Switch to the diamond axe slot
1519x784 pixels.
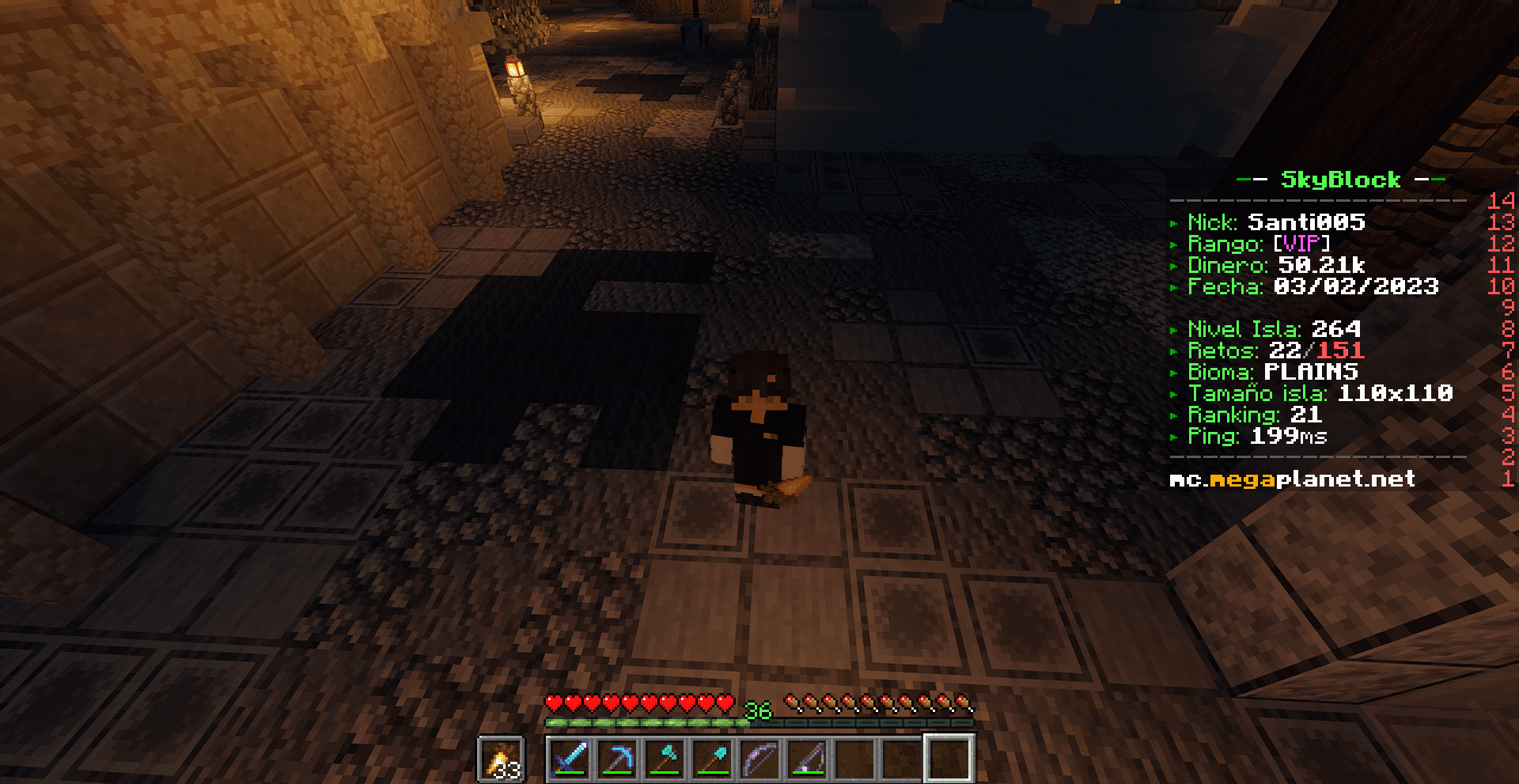(665, 758)
